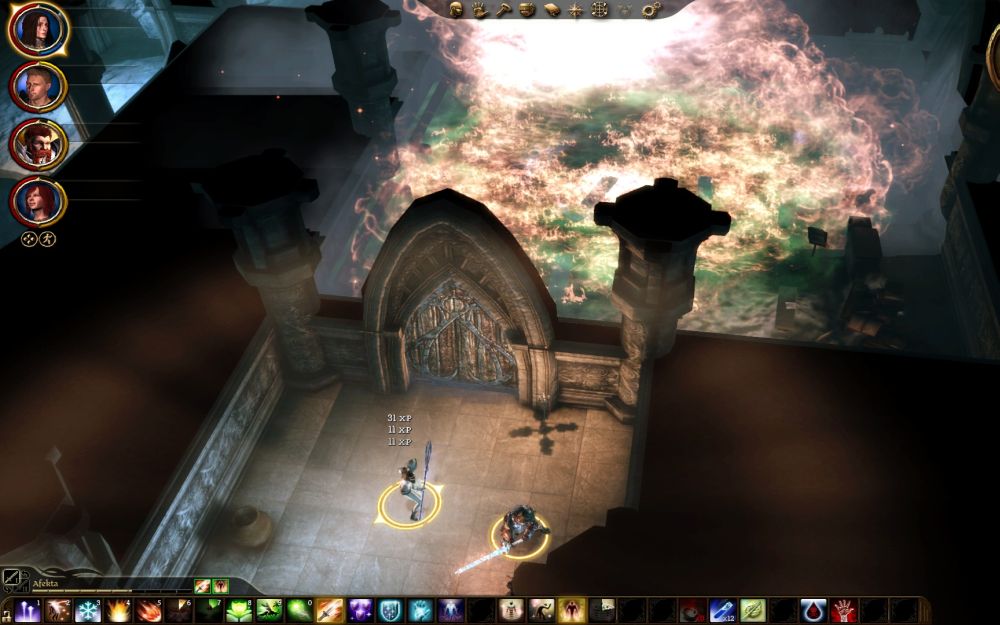The image size is (1000, 625).
Task: Open the journal book icon
Action: tap(552, 9)
